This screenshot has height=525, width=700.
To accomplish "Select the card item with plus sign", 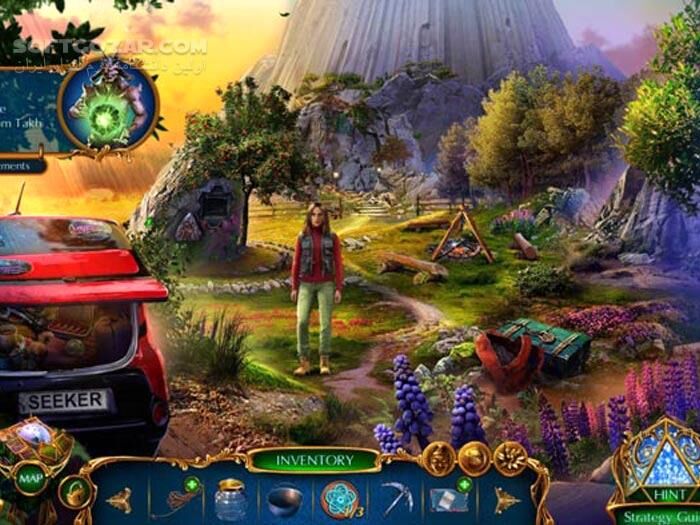I will [448, 497].
